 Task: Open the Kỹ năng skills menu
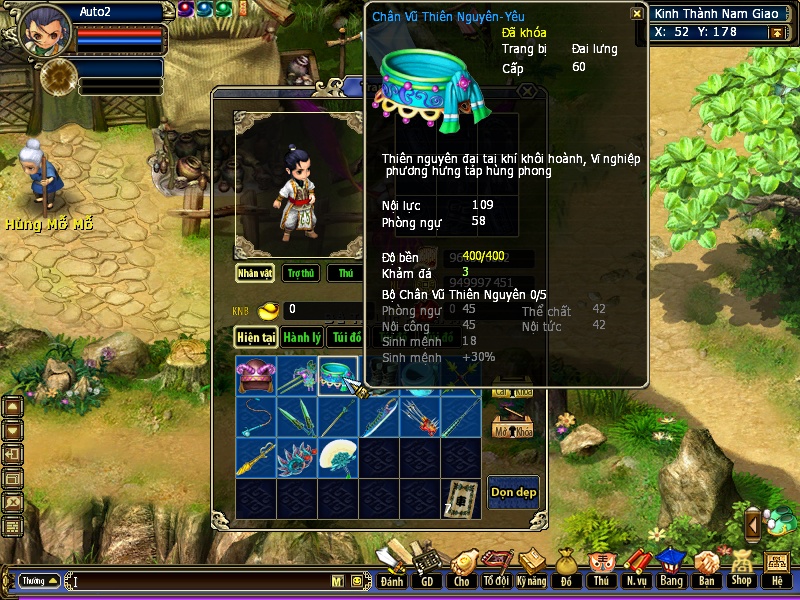point(531,570)
